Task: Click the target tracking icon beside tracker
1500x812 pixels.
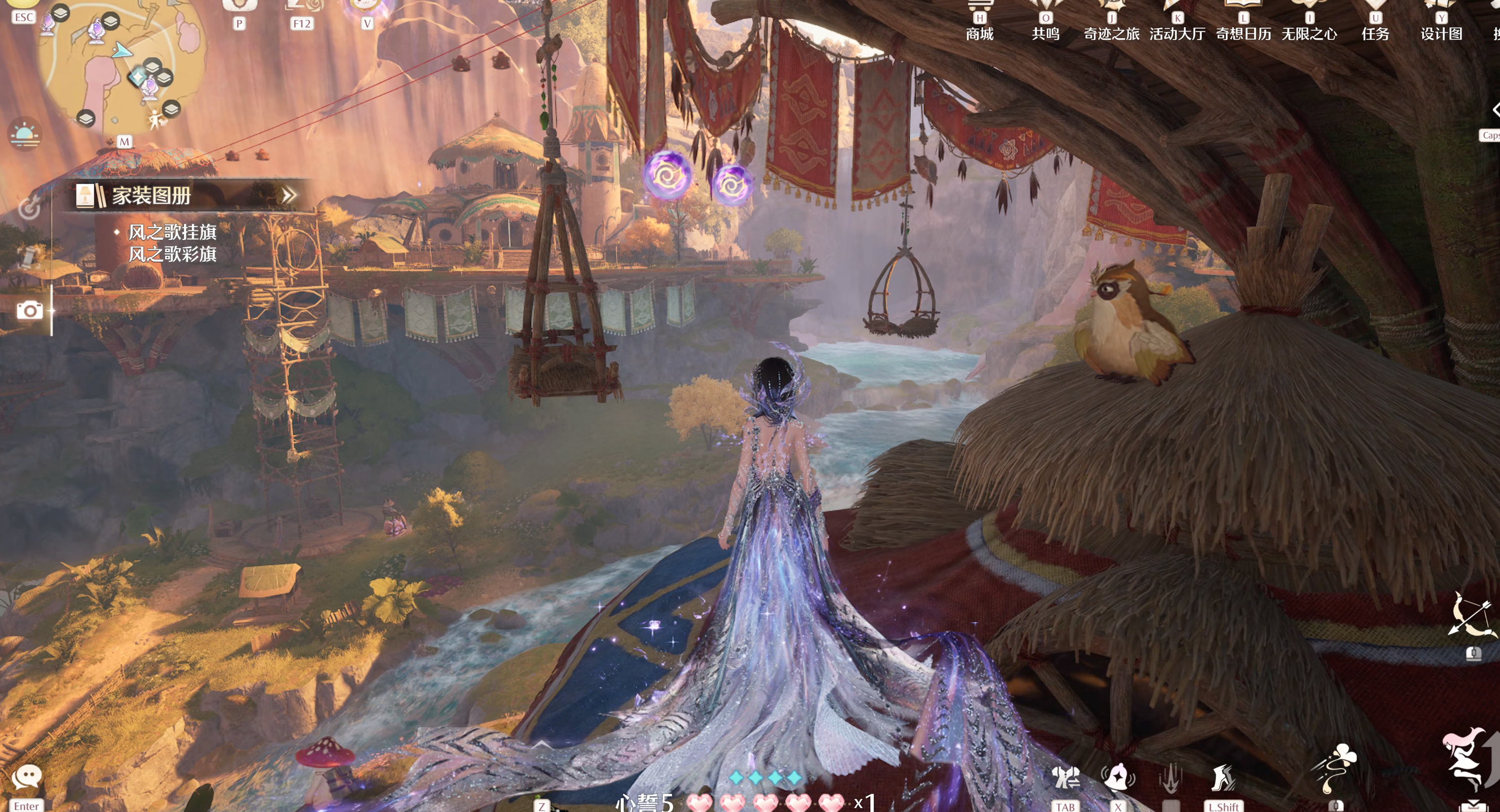Action: pyautogui.click(x=29, y=208)
